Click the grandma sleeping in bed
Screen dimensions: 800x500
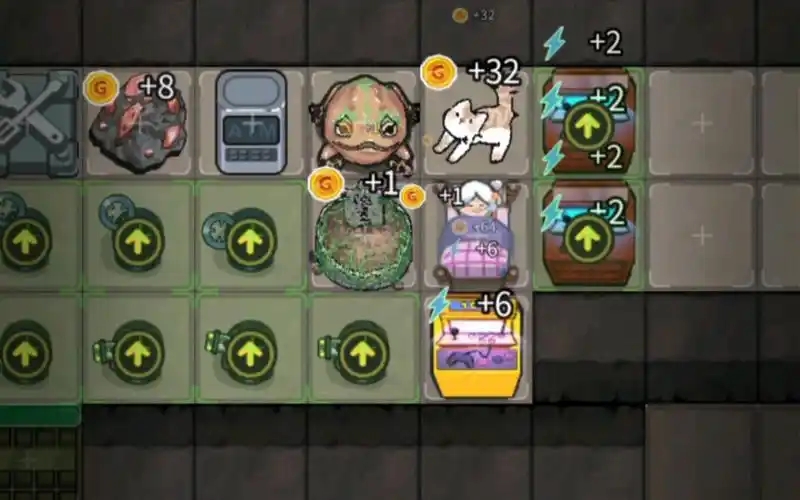[477, 237]
